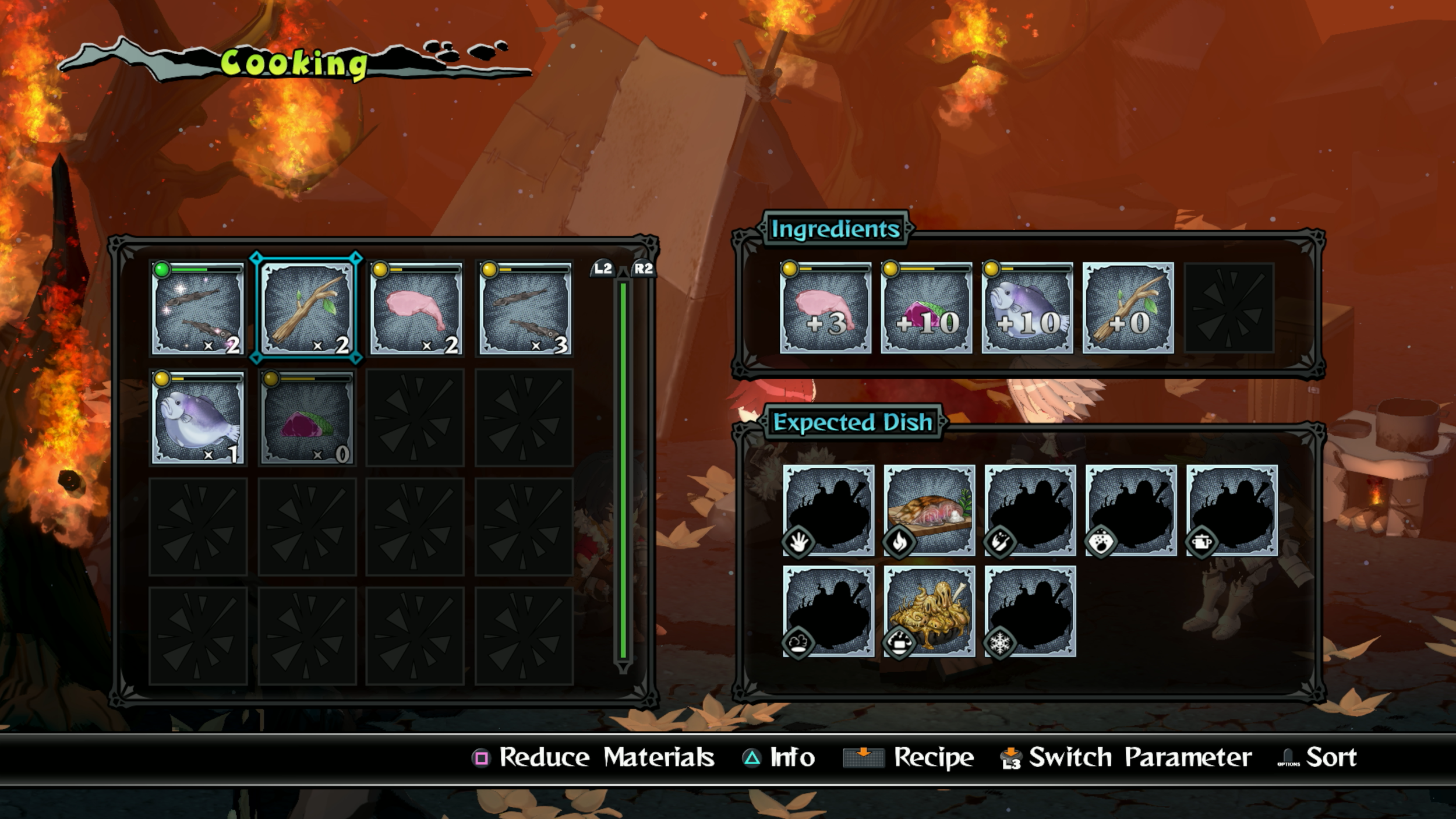Choose the golden noodle expected dish
1456x819 pixels.
click(929, 611)
